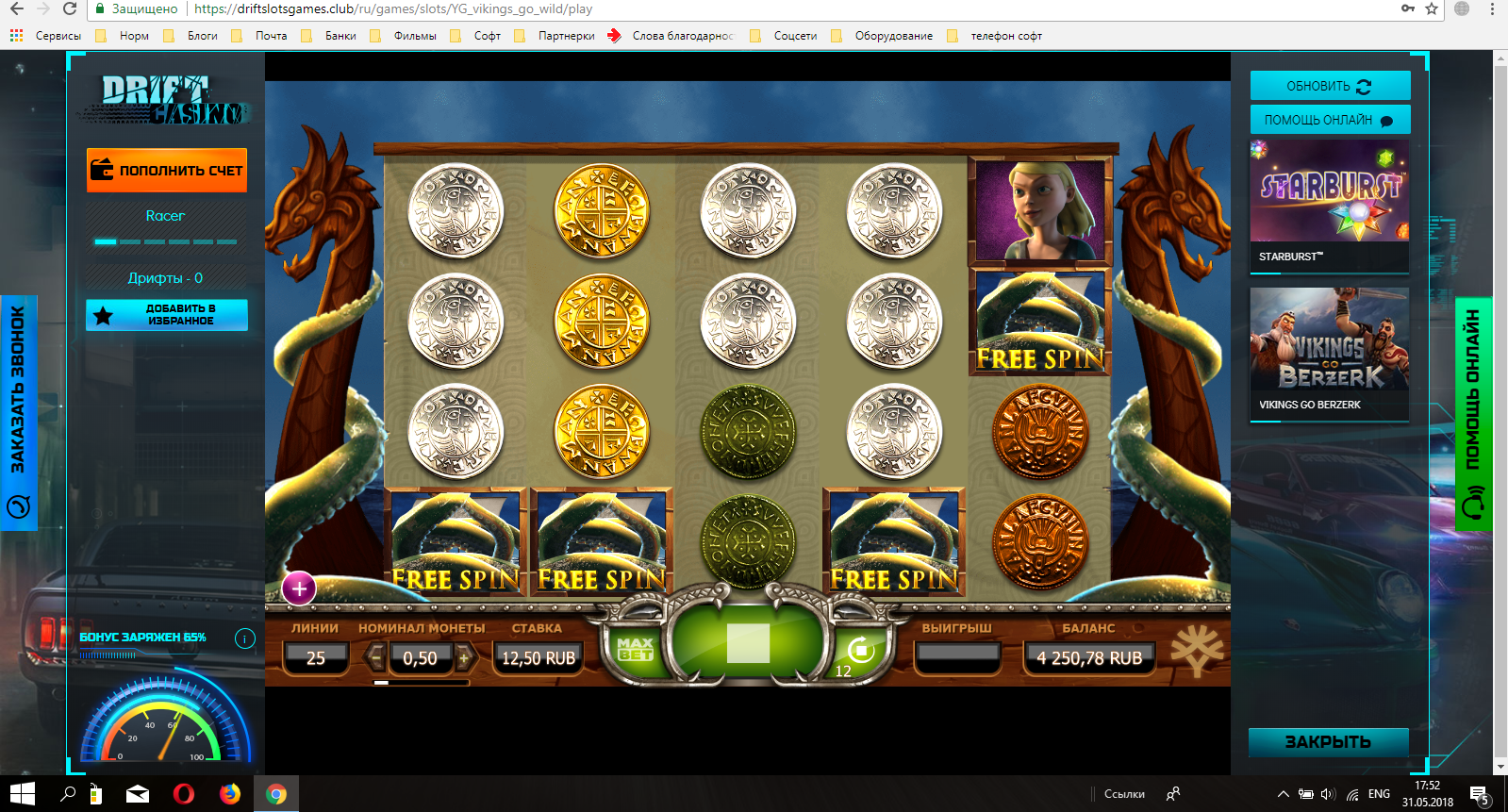Open the Заказать звонок callback side tab
1508x812 pixels.
(18, 412)
